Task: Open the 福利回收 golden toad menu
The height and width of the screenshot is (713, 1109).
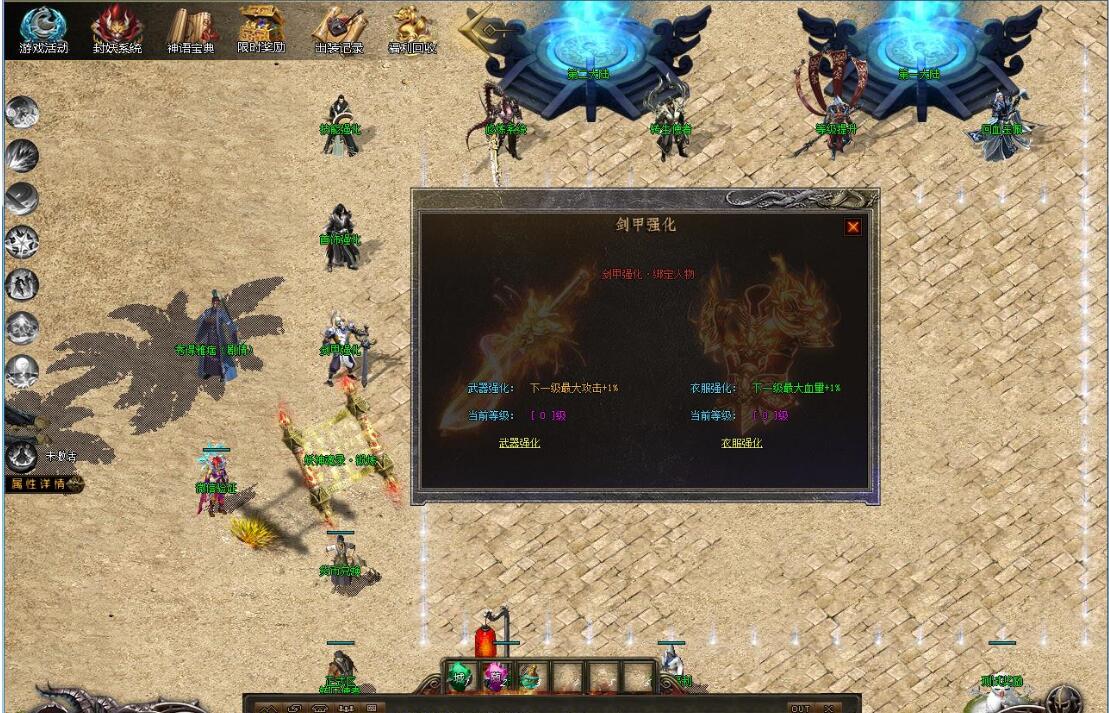Action: click(411, 30)
